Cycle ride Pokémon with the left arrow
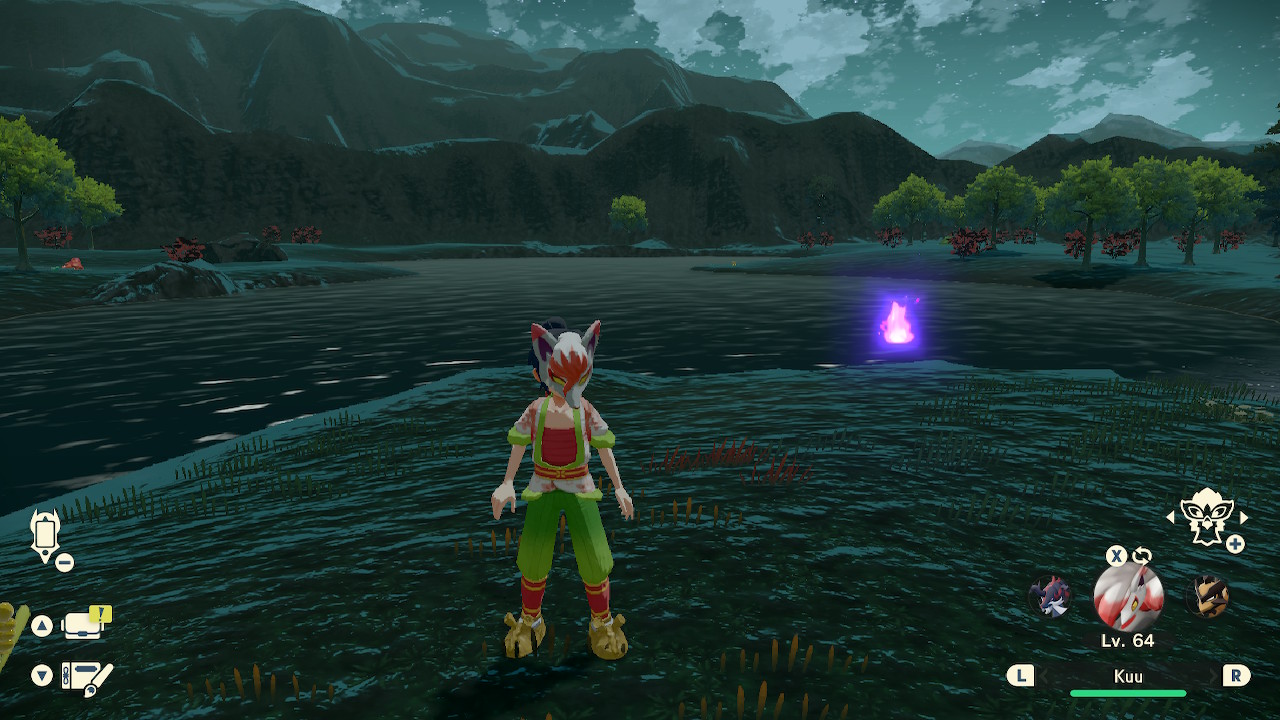The image size is (1280, 720). pos(1171,517)
